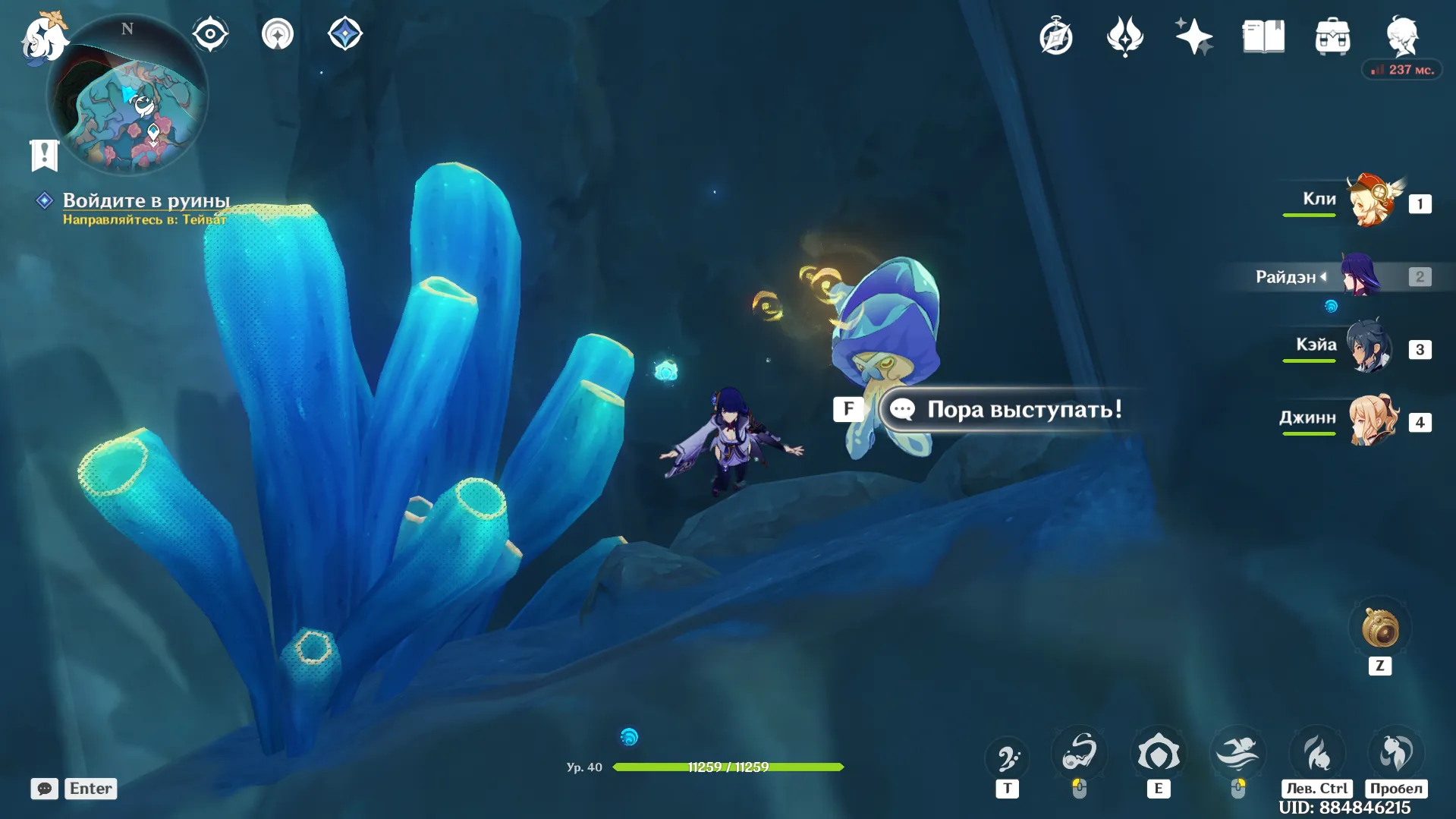Image resolution: width=1456 pixels, height=819 pixels.
Task: Open the book archive icon
Action: tap(1263, 36)
